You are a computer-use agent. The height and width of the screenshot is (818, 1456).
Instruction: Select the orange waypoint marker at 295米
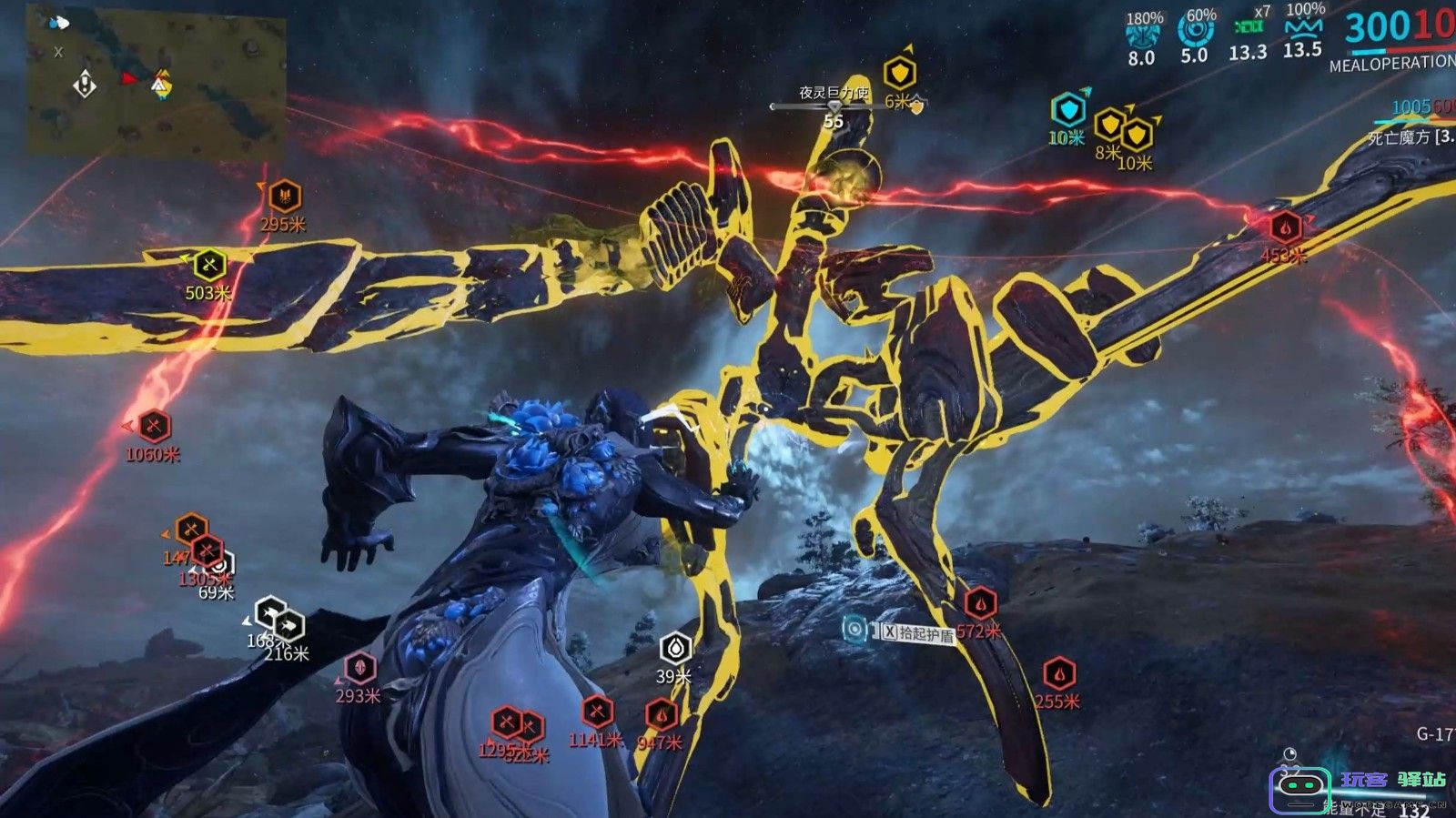285,196
